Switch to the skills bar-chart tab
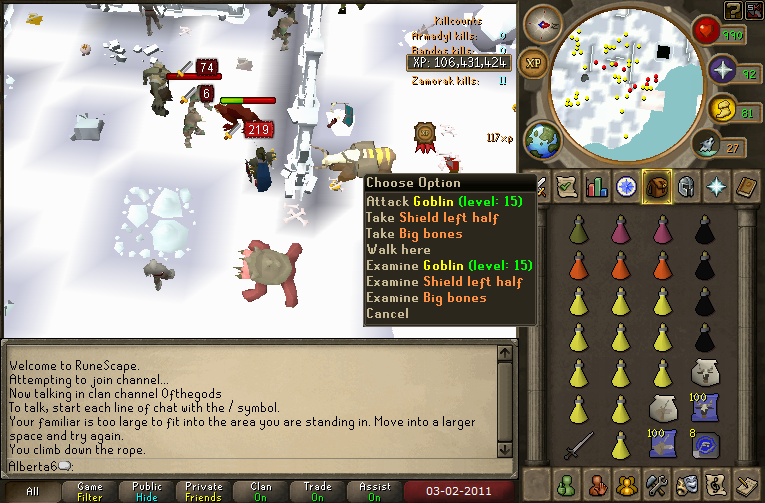 pyautogui.click(x=598, y=186)
